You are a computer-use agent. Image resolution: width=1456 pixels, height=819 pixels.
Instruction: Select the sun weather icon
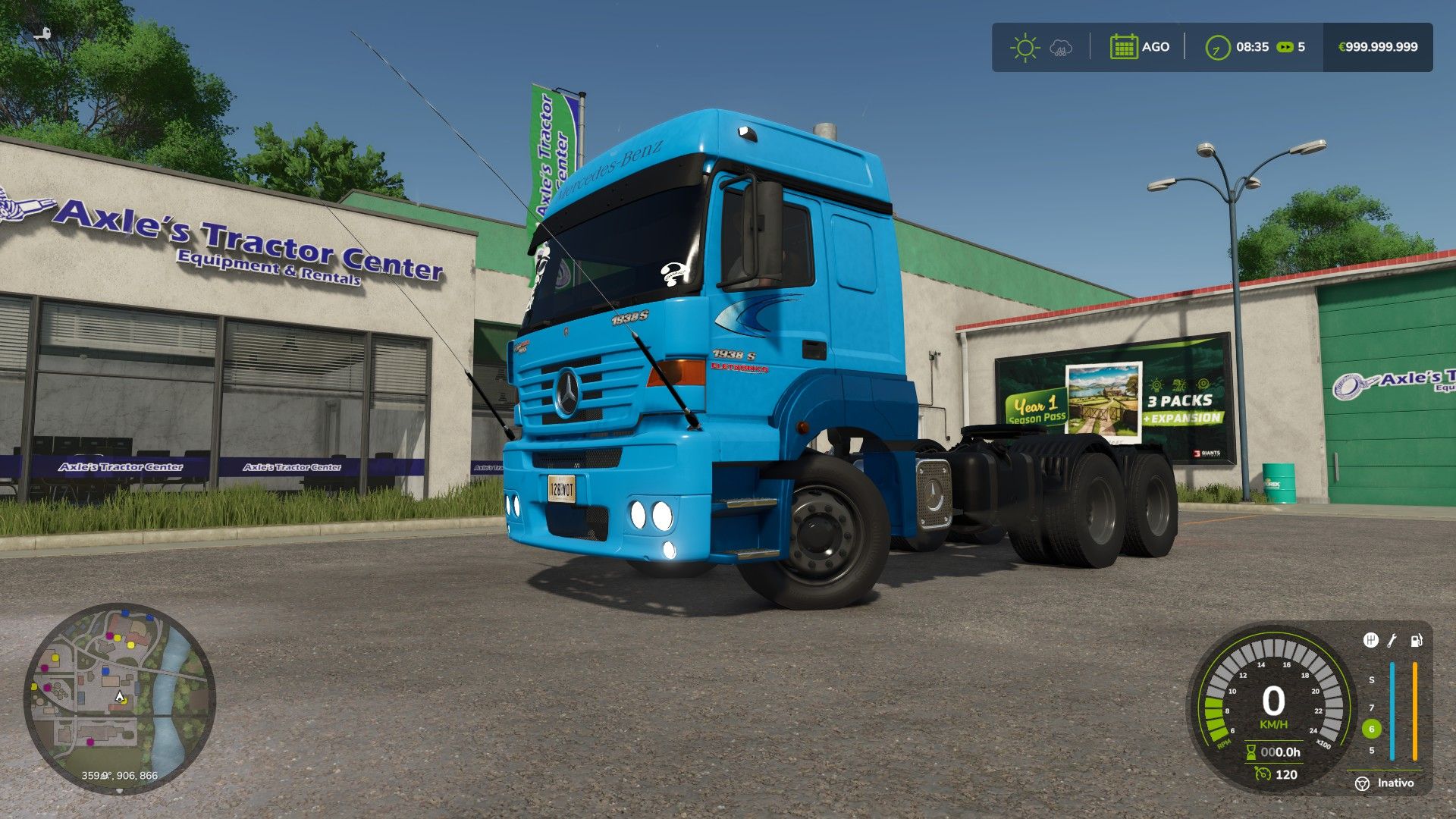coord(1025,47)
